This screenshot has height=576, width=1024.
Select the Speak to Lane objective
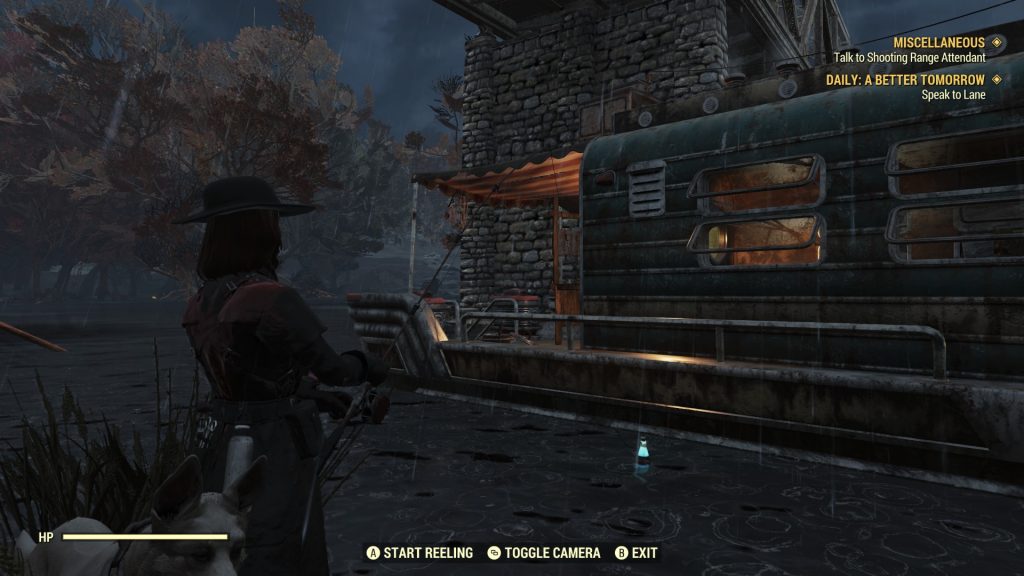[x=953, y=95]
